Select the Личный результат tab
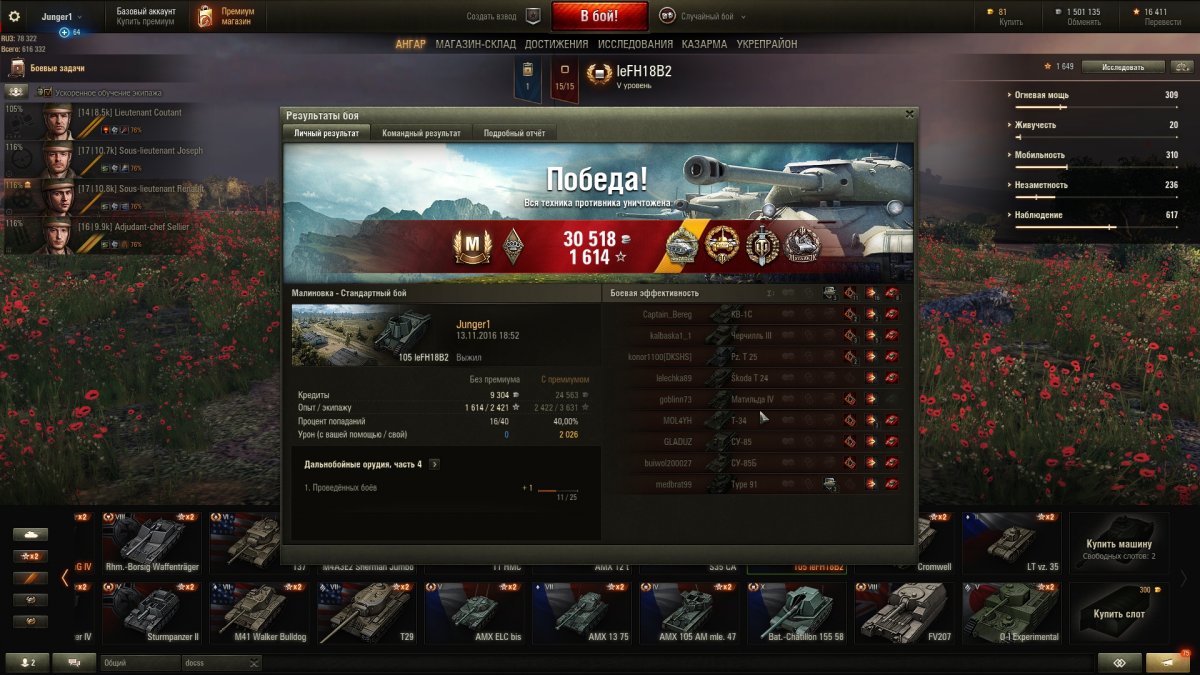This screenshot has height=675, width=1200. pos(327,133)
